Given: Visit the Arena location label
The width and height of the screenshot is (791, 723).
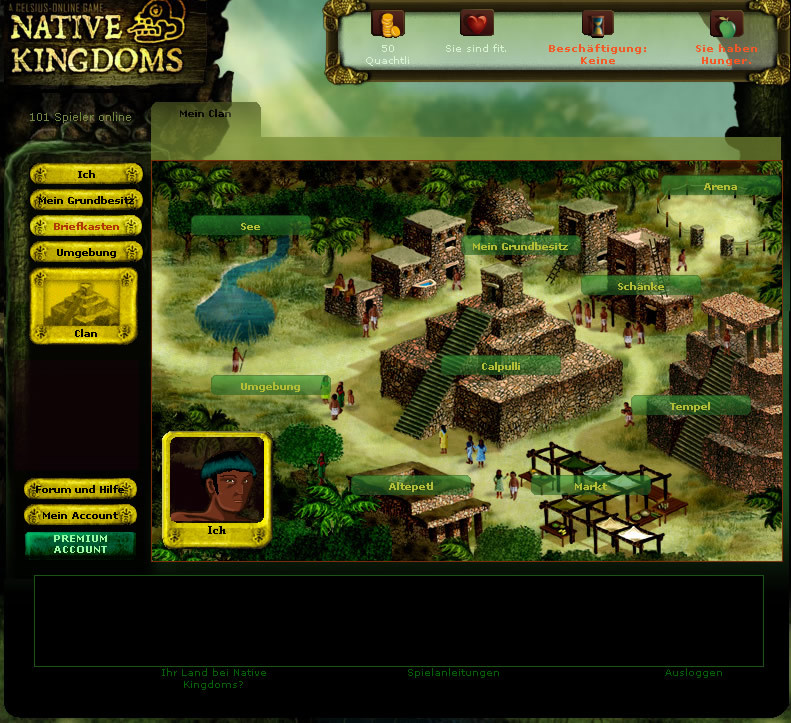Looking at the screenshot, I should pos(720,186).
